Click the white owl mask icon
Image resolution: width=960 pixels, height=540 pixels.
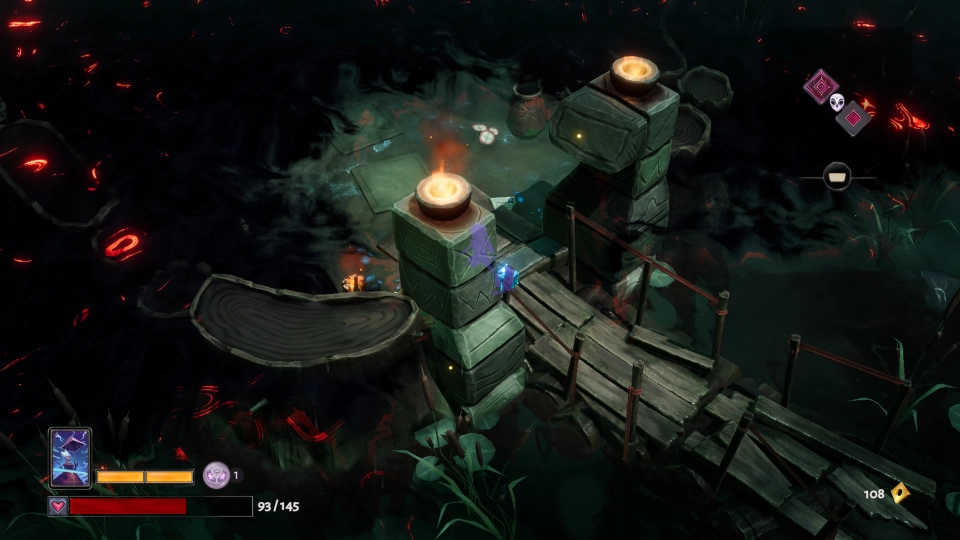coord(837,102)
